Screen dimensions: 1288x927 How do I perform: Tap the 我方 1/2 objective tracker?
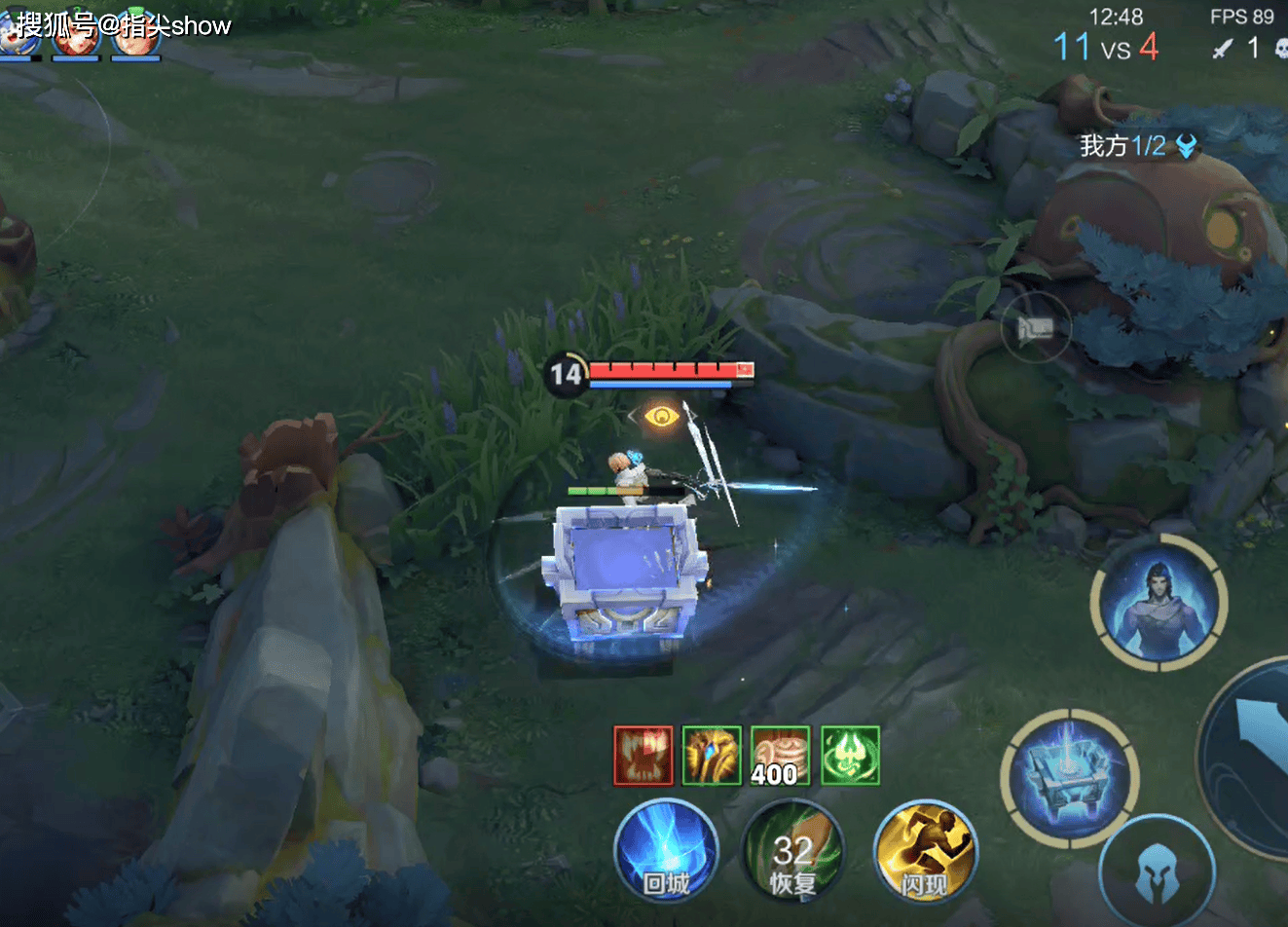(x=1137, y=146)
